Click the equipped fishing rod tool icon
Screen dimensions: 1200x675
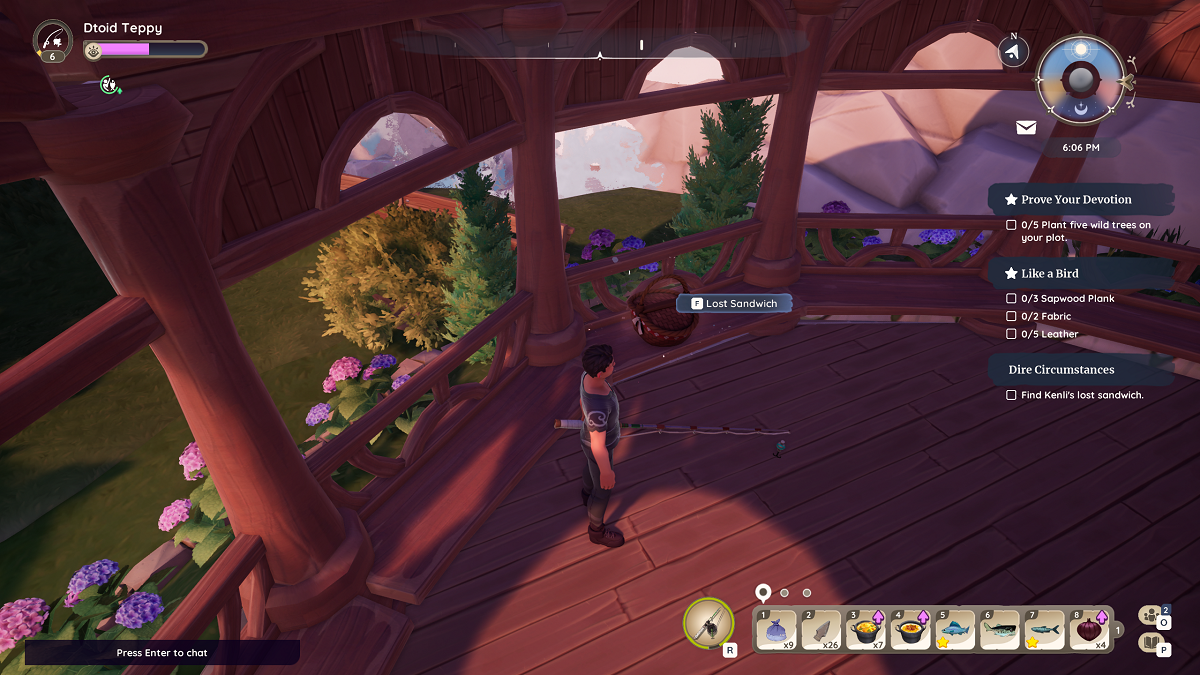(709, 625)
